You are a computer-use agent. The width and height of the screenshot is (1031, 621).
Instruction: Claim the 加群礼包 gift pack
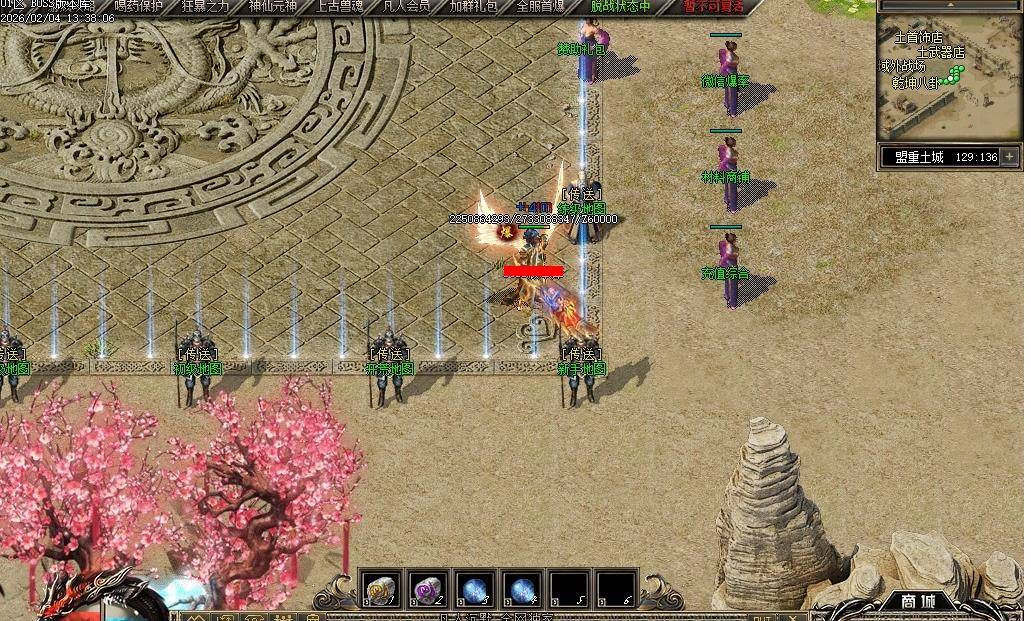tap(474, 6)
